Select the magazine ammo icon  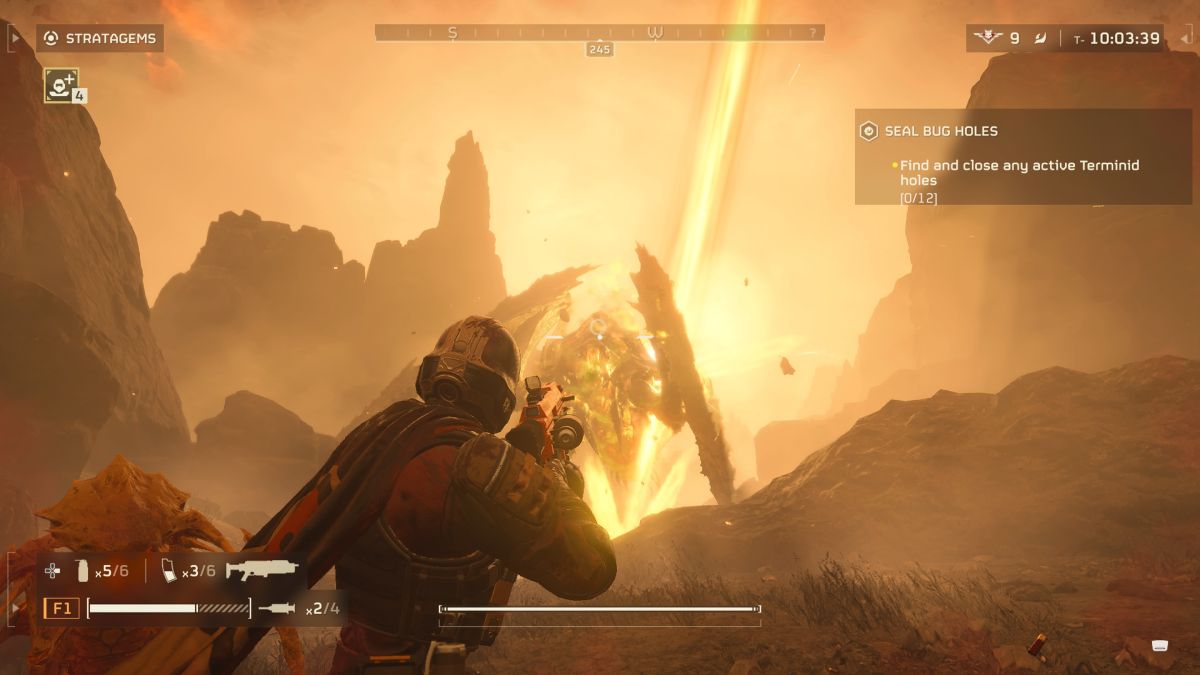coord(169,571)
